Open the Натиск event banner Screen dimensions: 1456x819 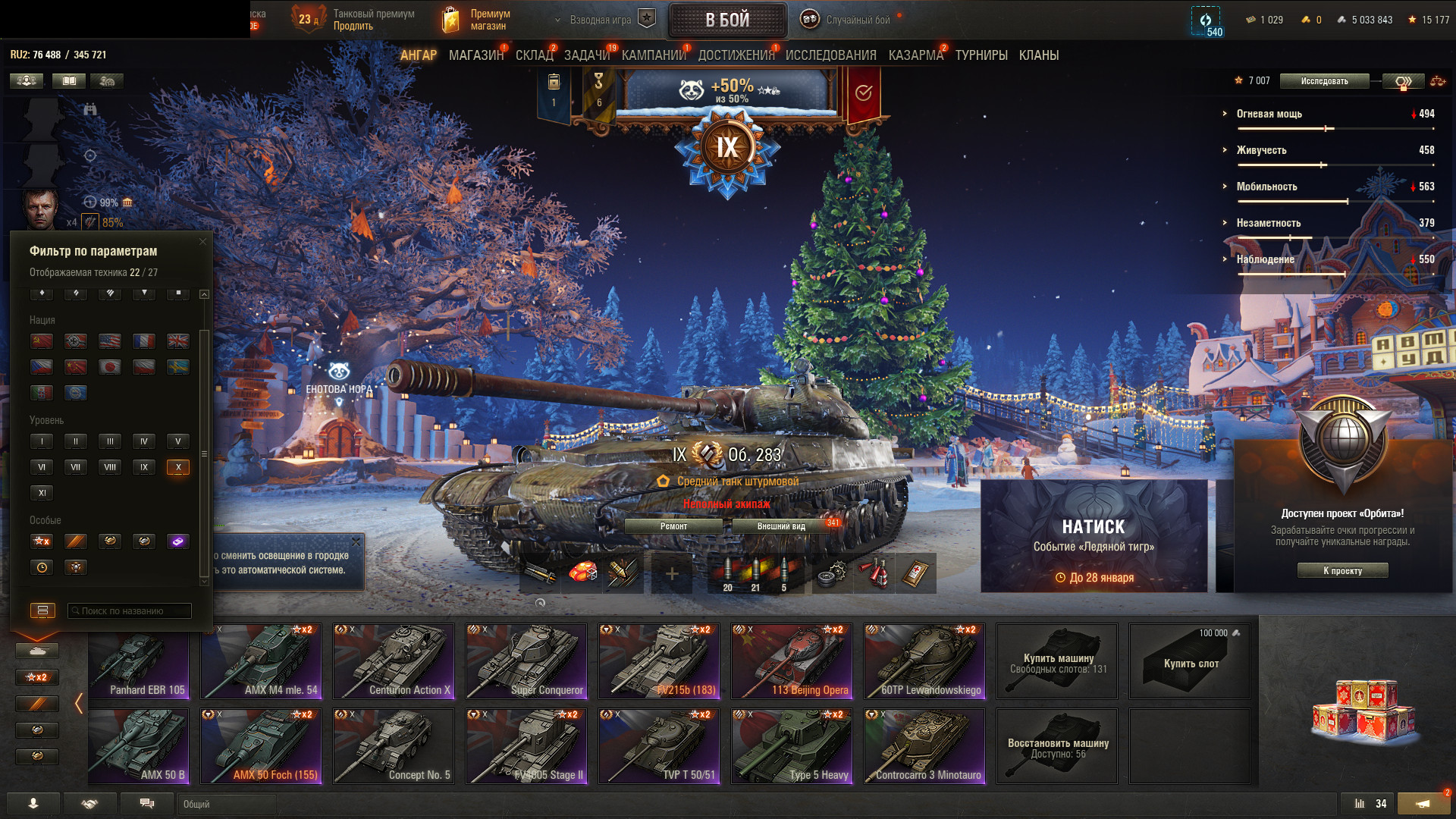(x=1094, y=536)
